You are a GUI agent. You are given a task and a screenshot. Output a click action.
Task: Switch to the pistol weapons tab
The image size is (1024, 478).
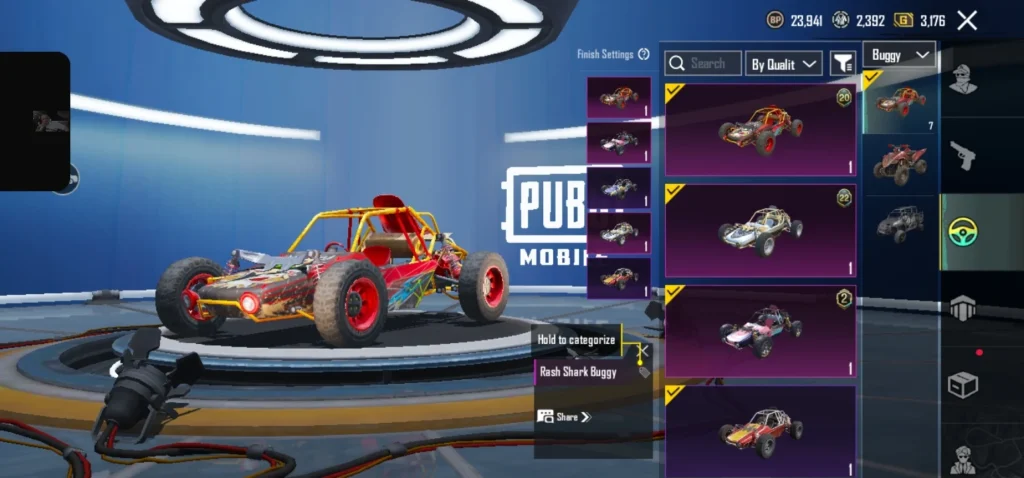click(x=963, y=155)
